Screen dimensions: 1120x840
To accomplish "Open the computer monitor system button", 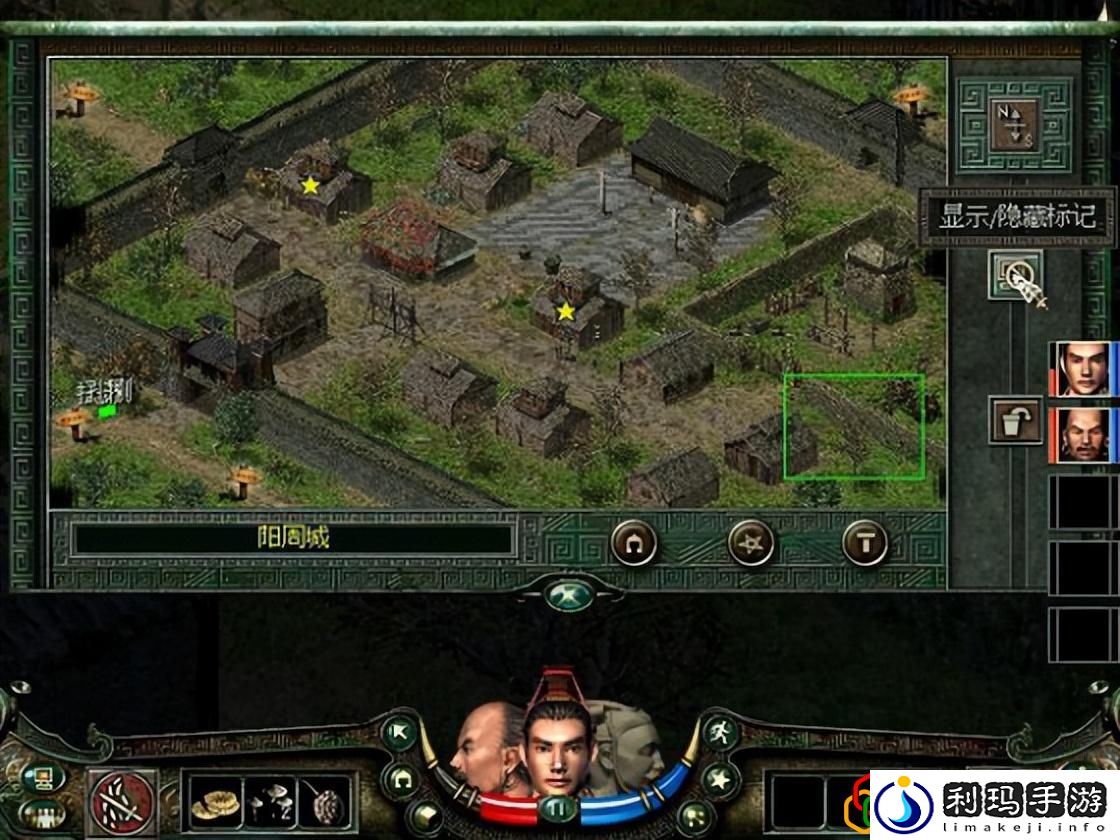I will tap(41, 778).
